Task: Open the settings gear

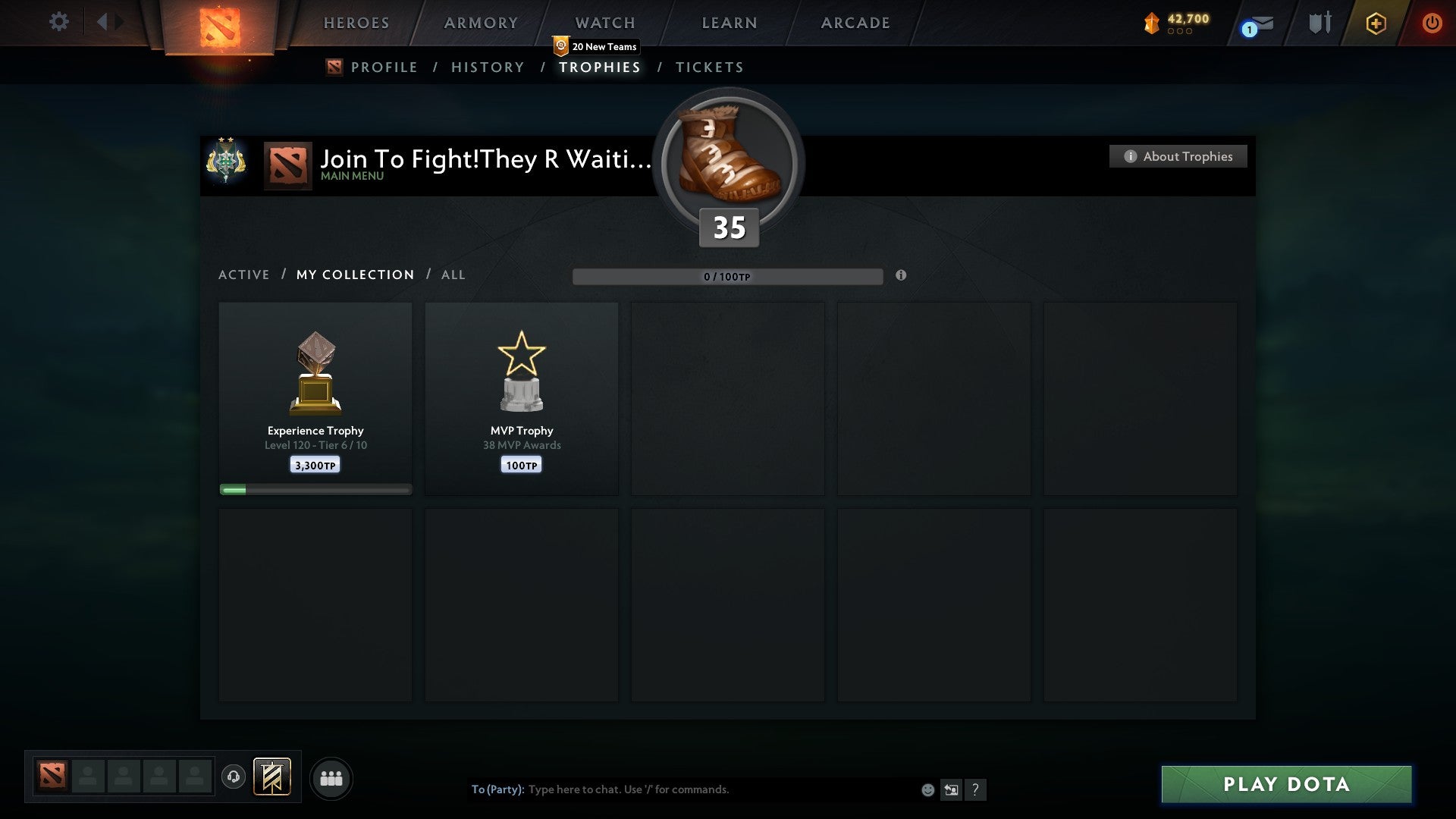Action: coord(59,21)
